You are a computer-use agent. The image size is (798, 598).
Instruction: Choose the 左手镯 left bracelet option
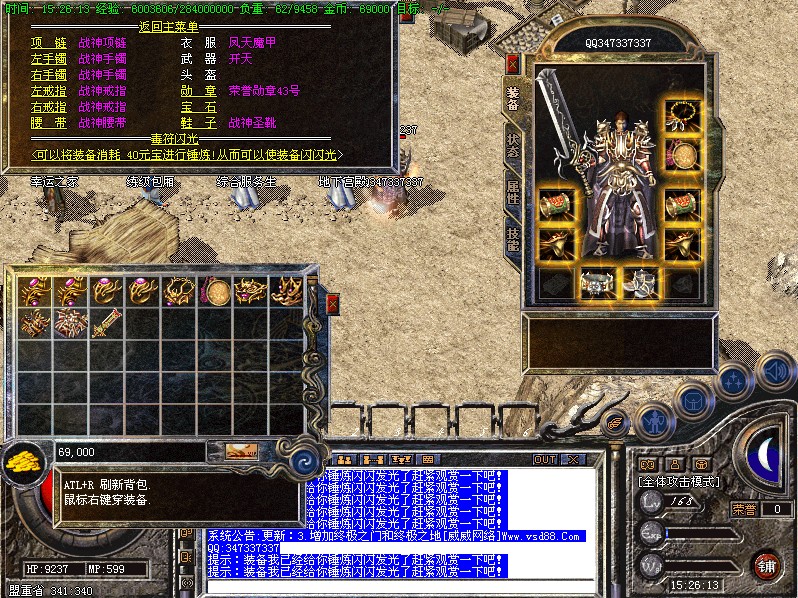47,59
